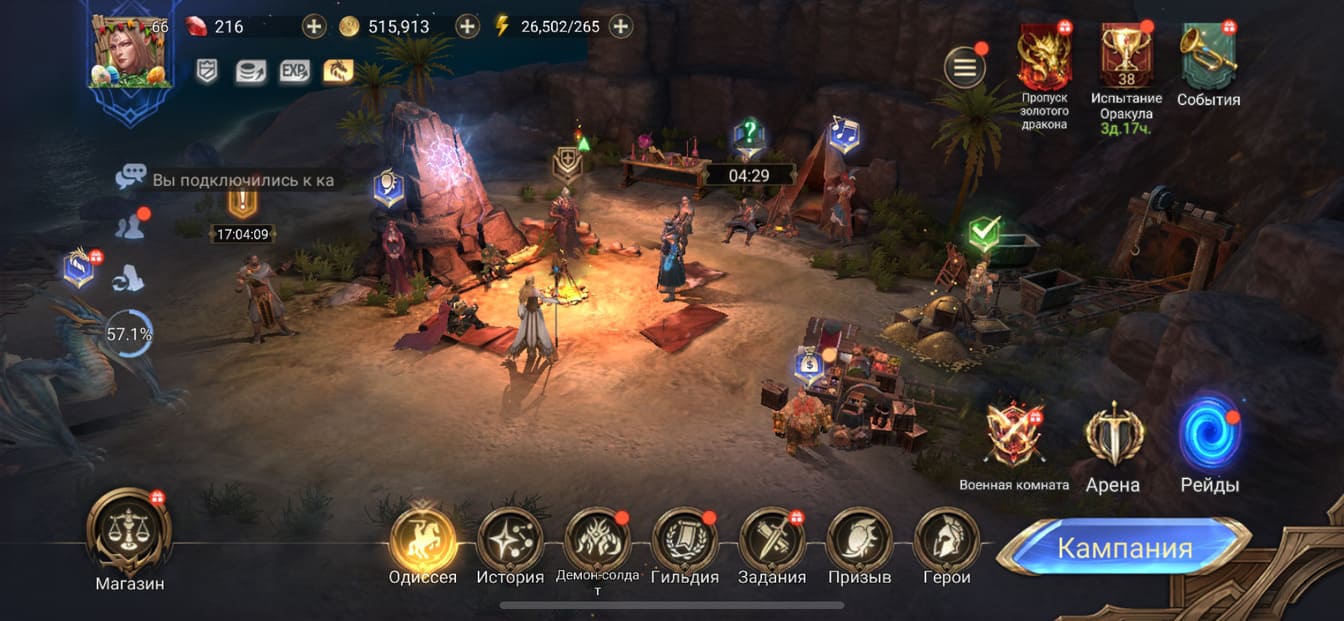1344x621 pixels.
Task: Open the hamburger menu button
Action: point(965,68)
